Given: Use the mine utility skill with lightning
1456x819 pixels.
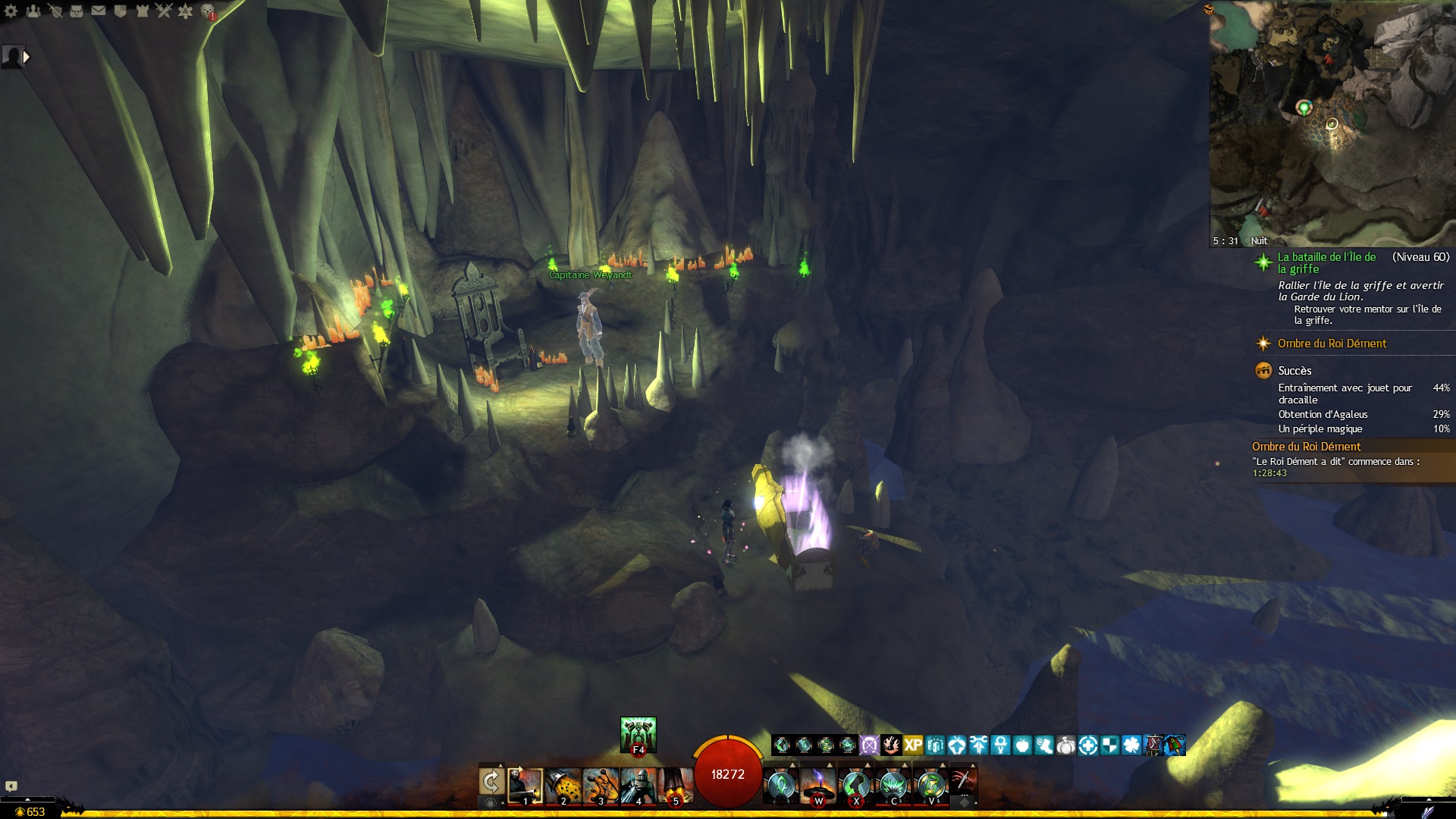Looking at the screenshot, I should click(x=818, y=786).
